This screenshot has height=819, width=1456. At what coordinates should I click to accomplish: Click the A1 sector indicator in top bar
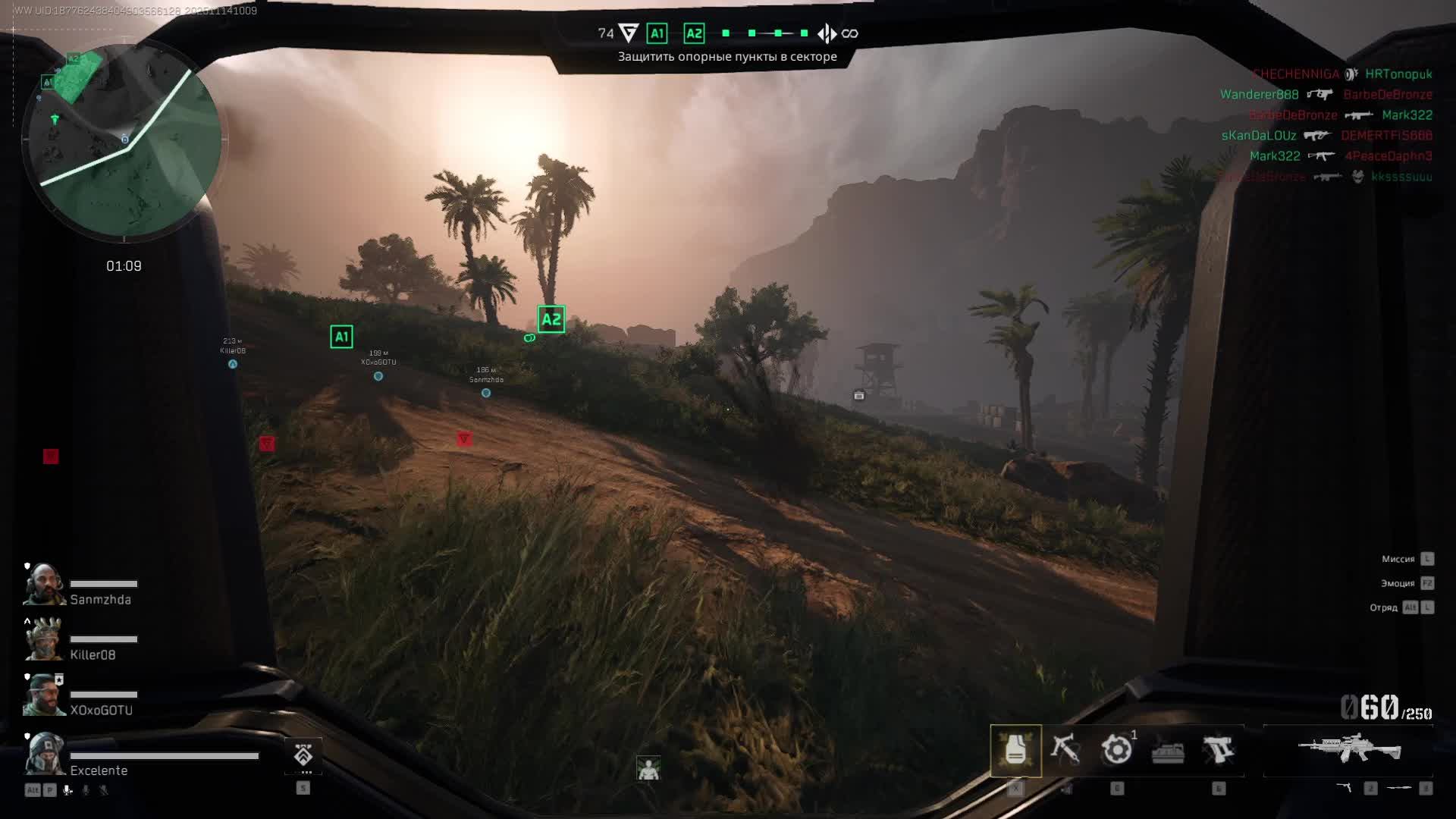[657, 33]
